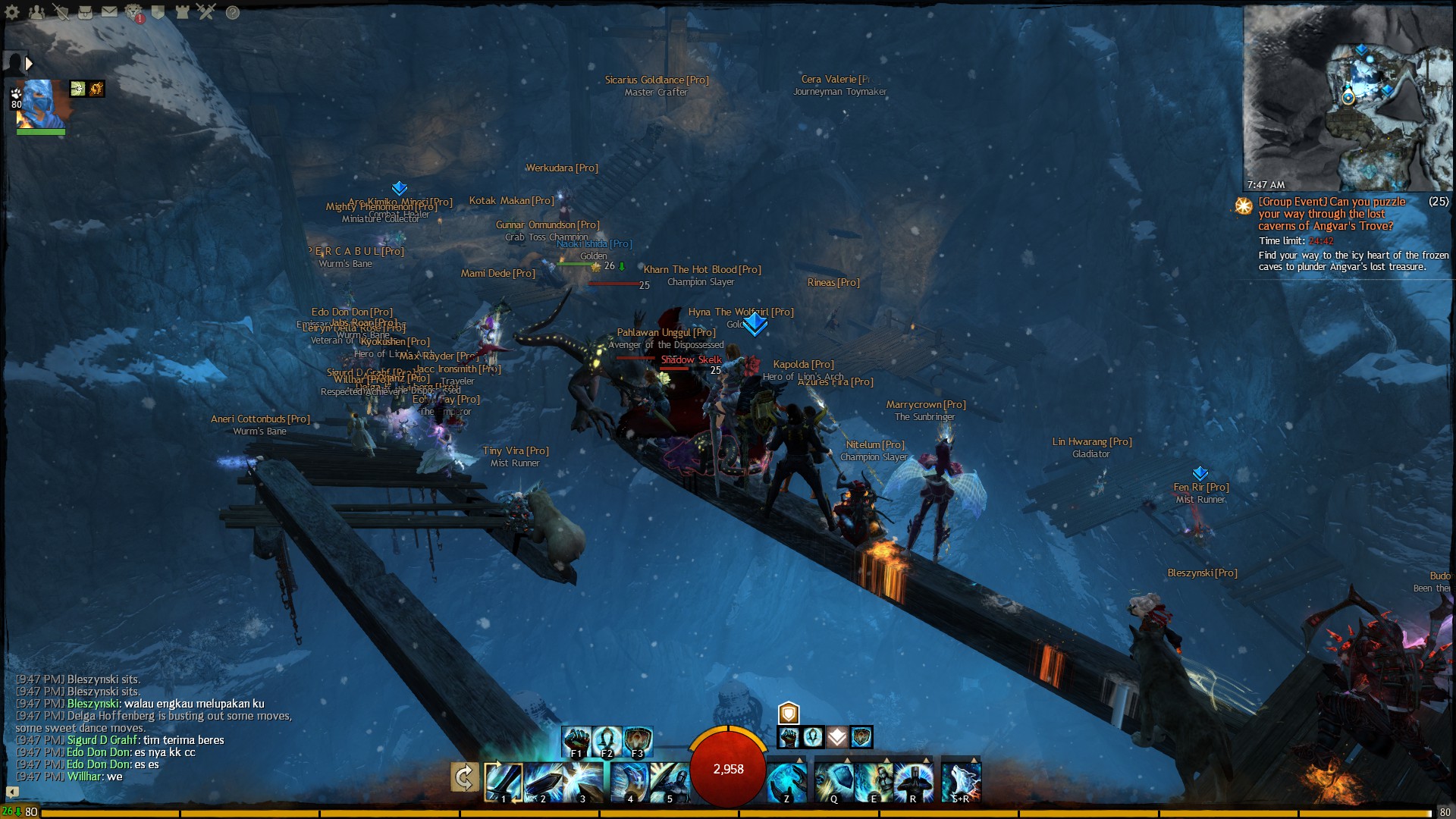Image resolution: width=1456 pixels, height=819 pixels.
Task: Expand the party panel arrow beside the portrait
Action: coord(29,64)
